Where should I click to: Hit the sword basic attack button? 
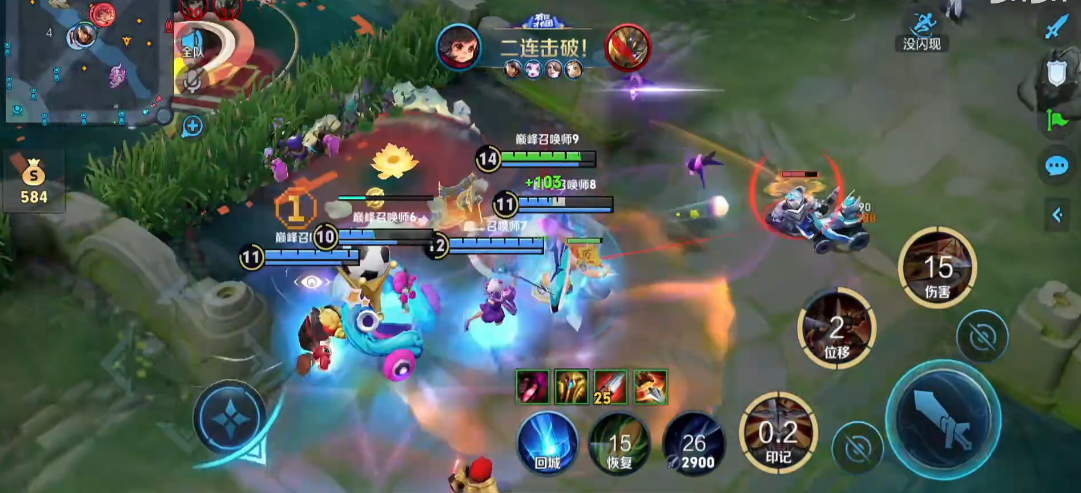point(944,418)
